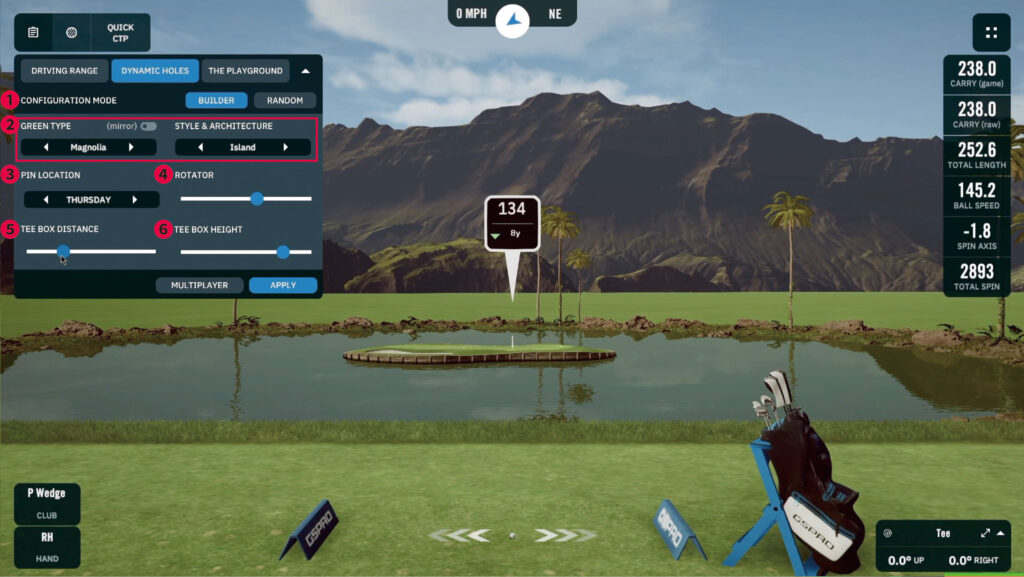This screenshot has width=1024, height=577.
Task: Open the four-dot menu button
Action: pyautogui.click(x=991, y=32)
